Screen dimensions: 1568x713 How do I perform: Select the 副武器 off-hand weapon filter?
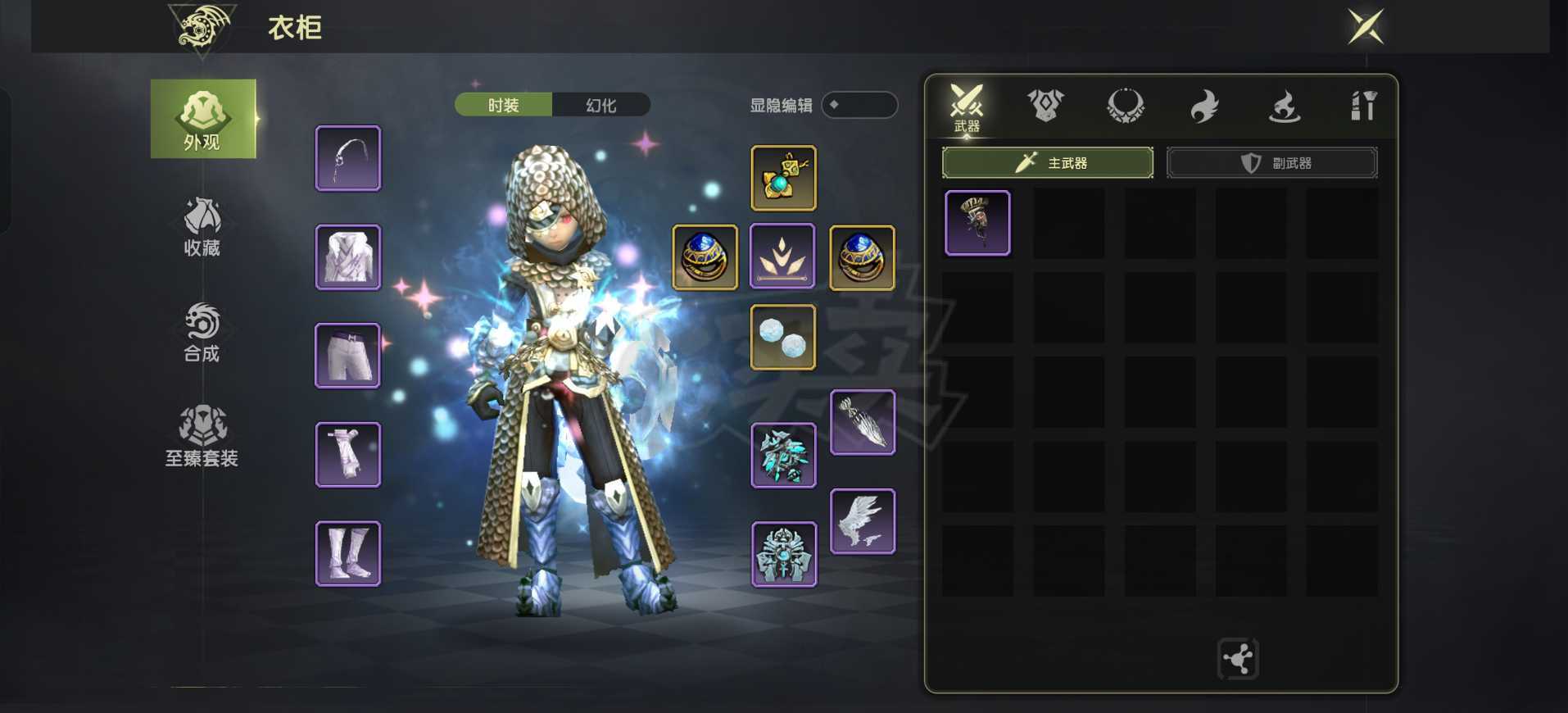[1271, 163]
